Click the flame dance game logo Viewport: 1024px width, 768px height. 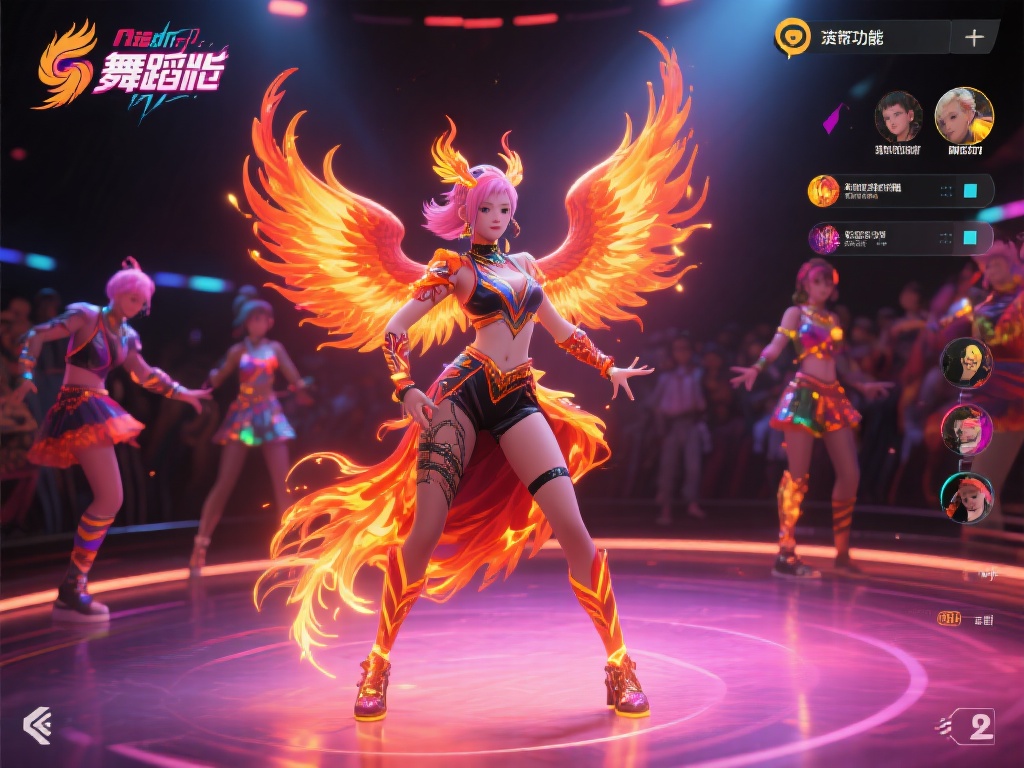click(130, 68)
